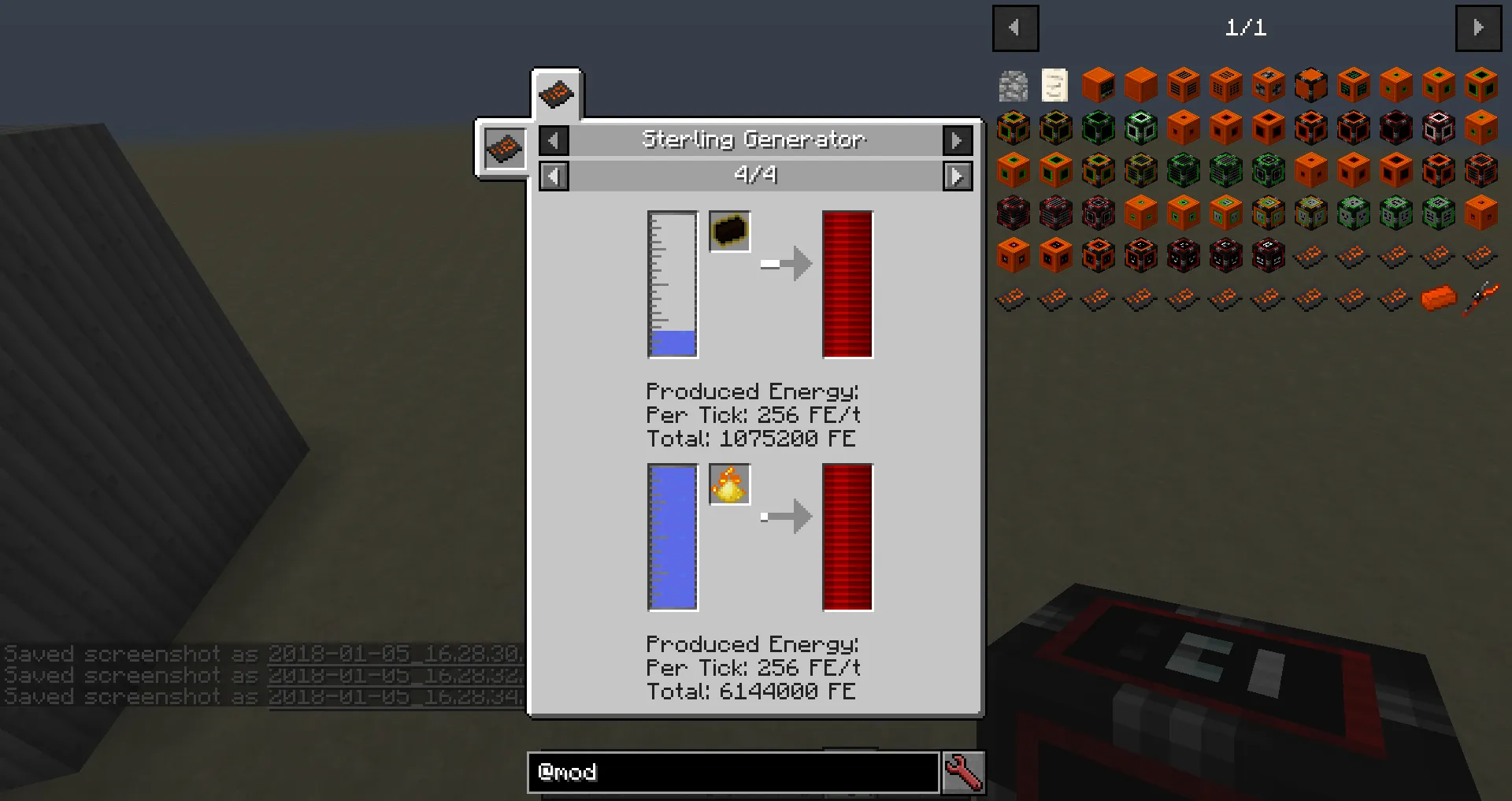Open the JEI config via the wrench icon
1512x801 pixels.
pos(964,773)
